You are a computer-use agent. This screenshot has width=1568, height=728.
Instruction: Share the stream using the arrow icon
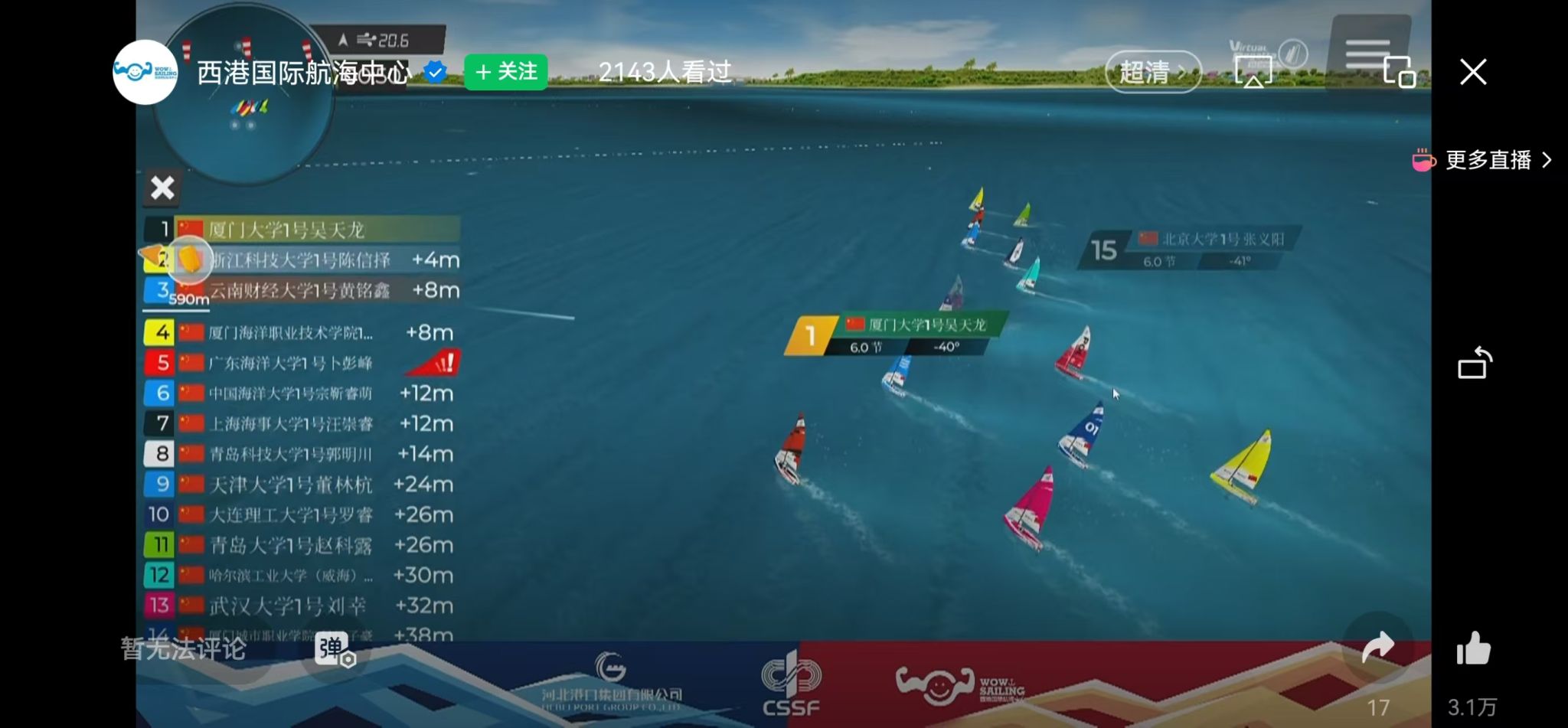(1377, 648)
